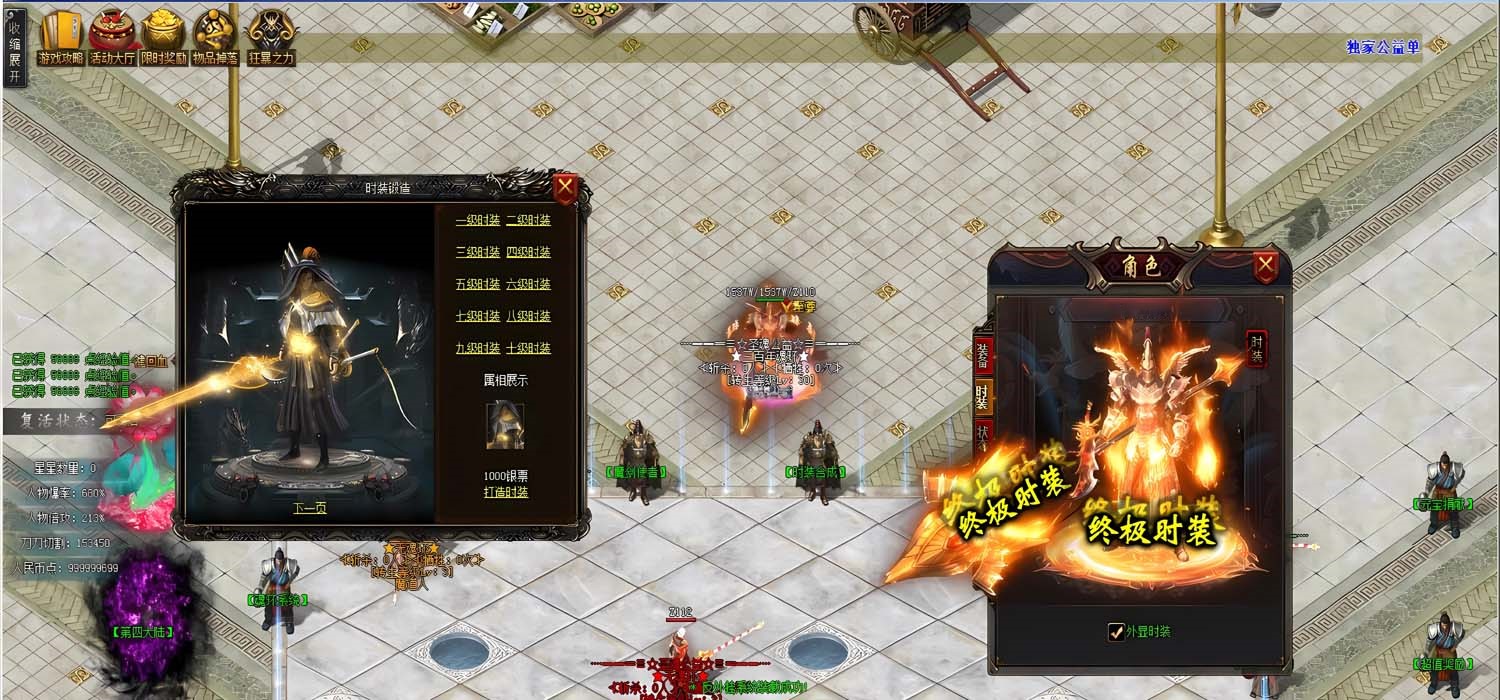1500x700 pixels.
Task: Switch to the 装备 equipment tab
Action: tap(983, 354)
